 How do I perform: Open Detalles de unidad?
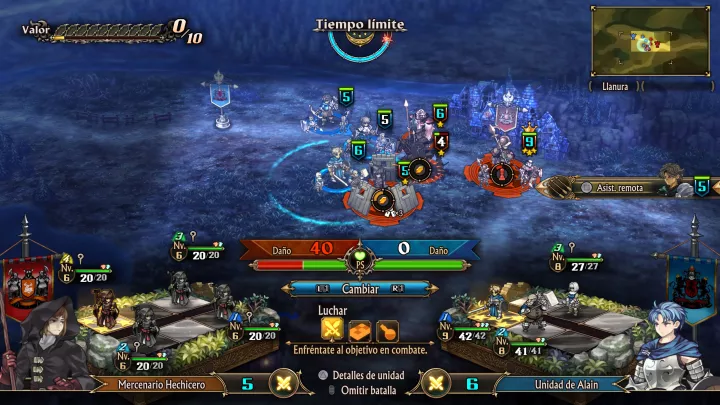tap(363, 374)
